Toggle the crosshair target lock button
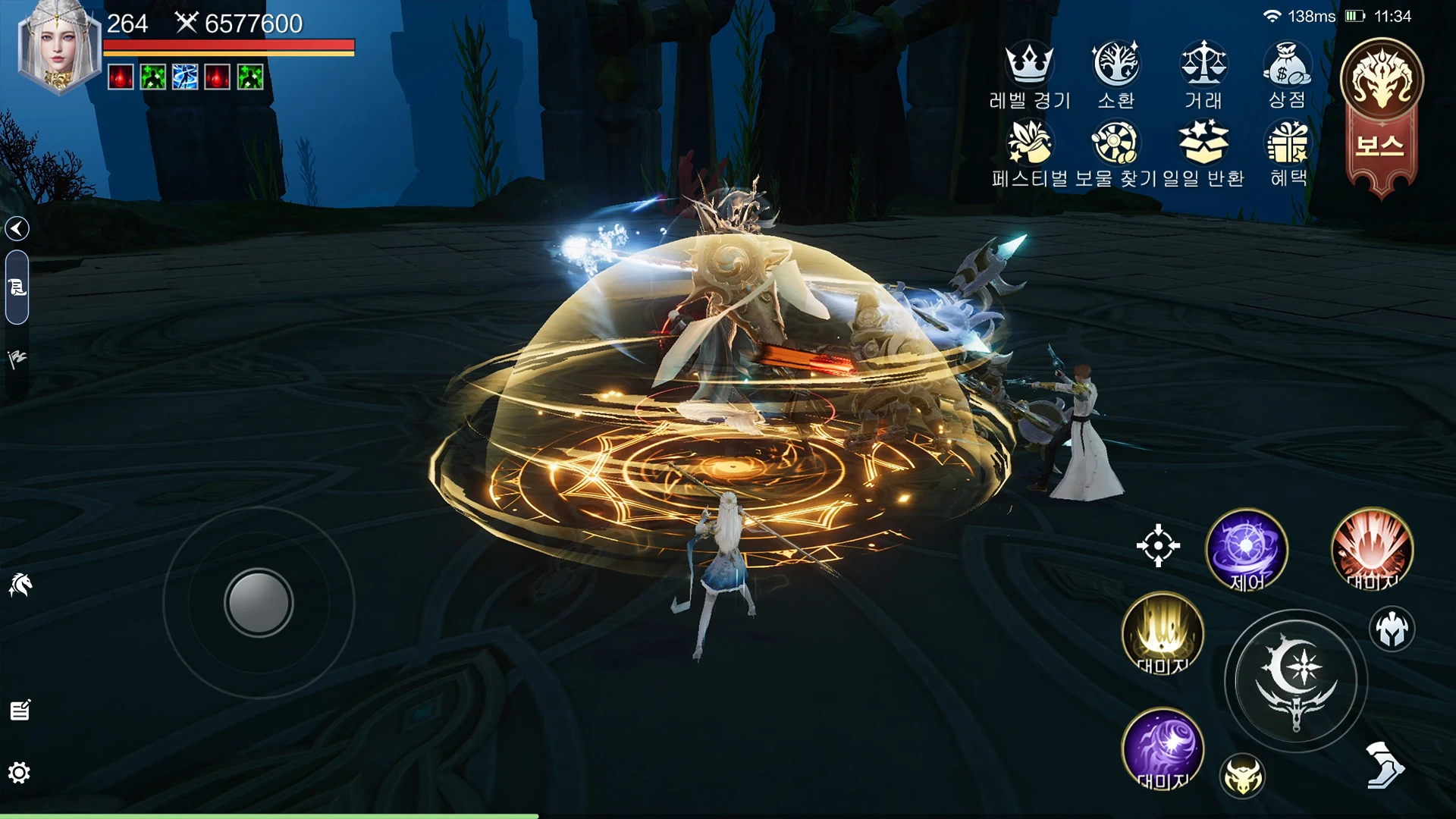 [x=1158, y=545]
